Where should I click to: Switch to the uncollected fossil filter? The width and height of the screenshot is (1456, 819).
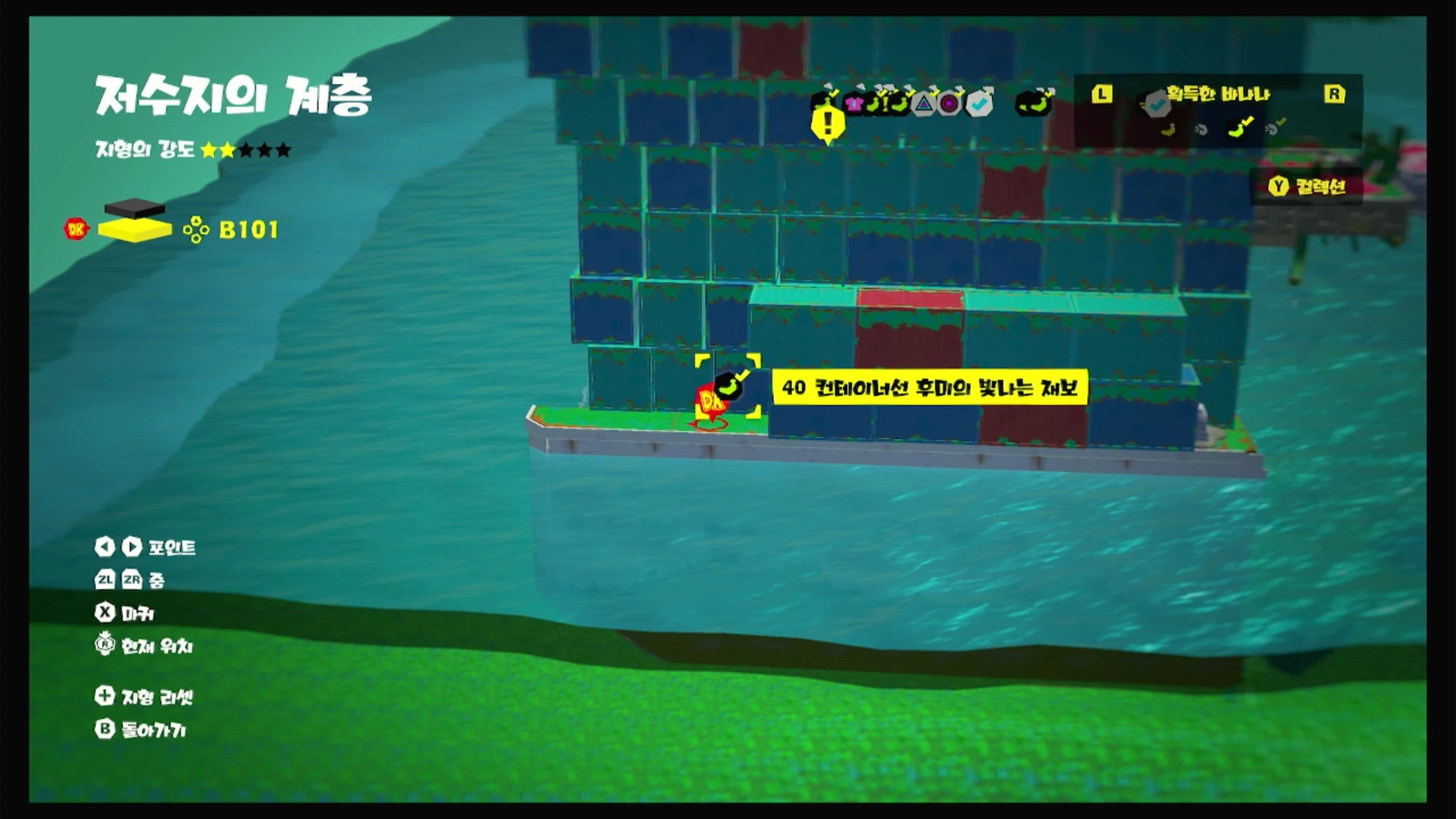1201,130
